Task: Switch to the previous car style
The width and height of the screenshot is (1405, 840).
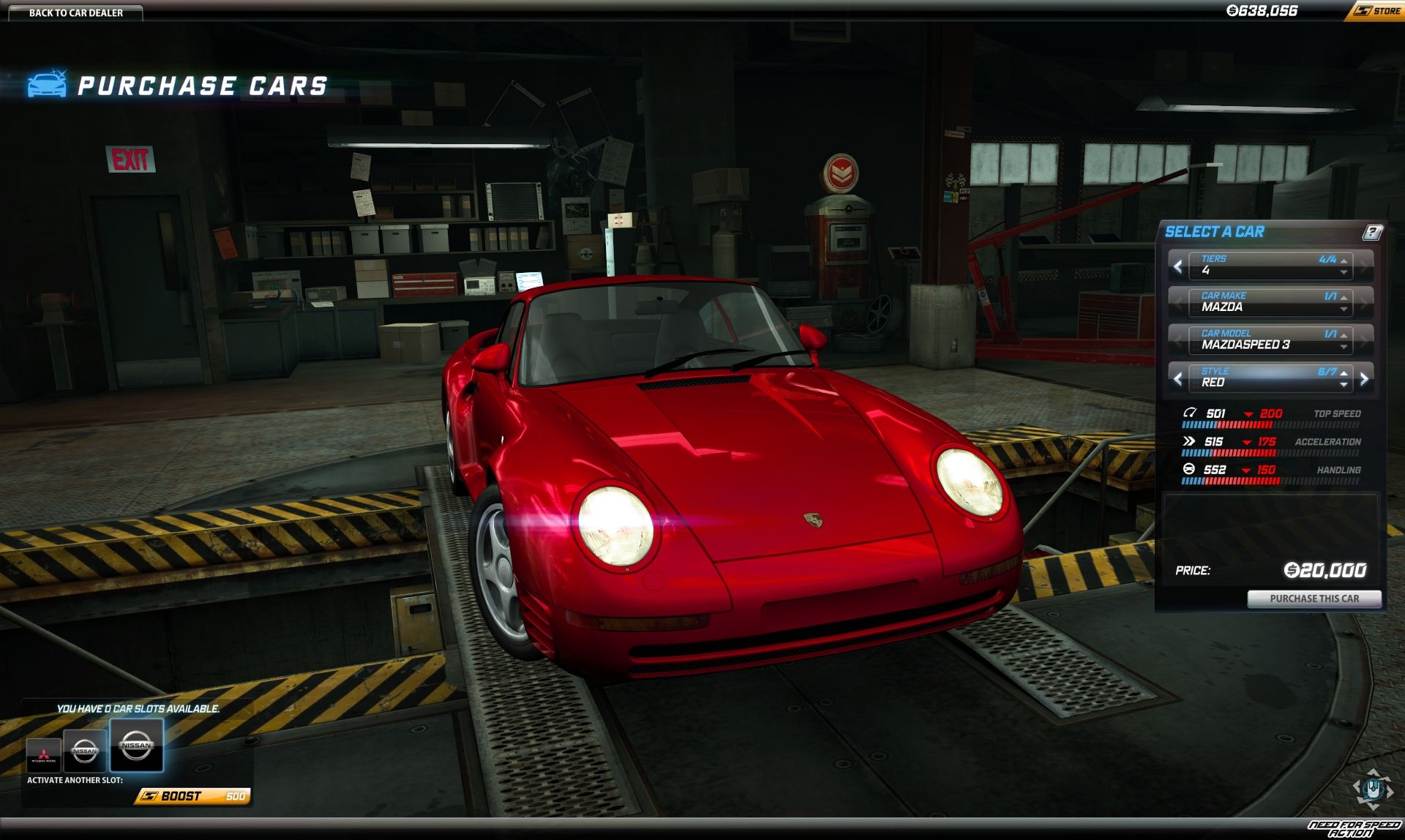Action: click(x=1177, y=379)
